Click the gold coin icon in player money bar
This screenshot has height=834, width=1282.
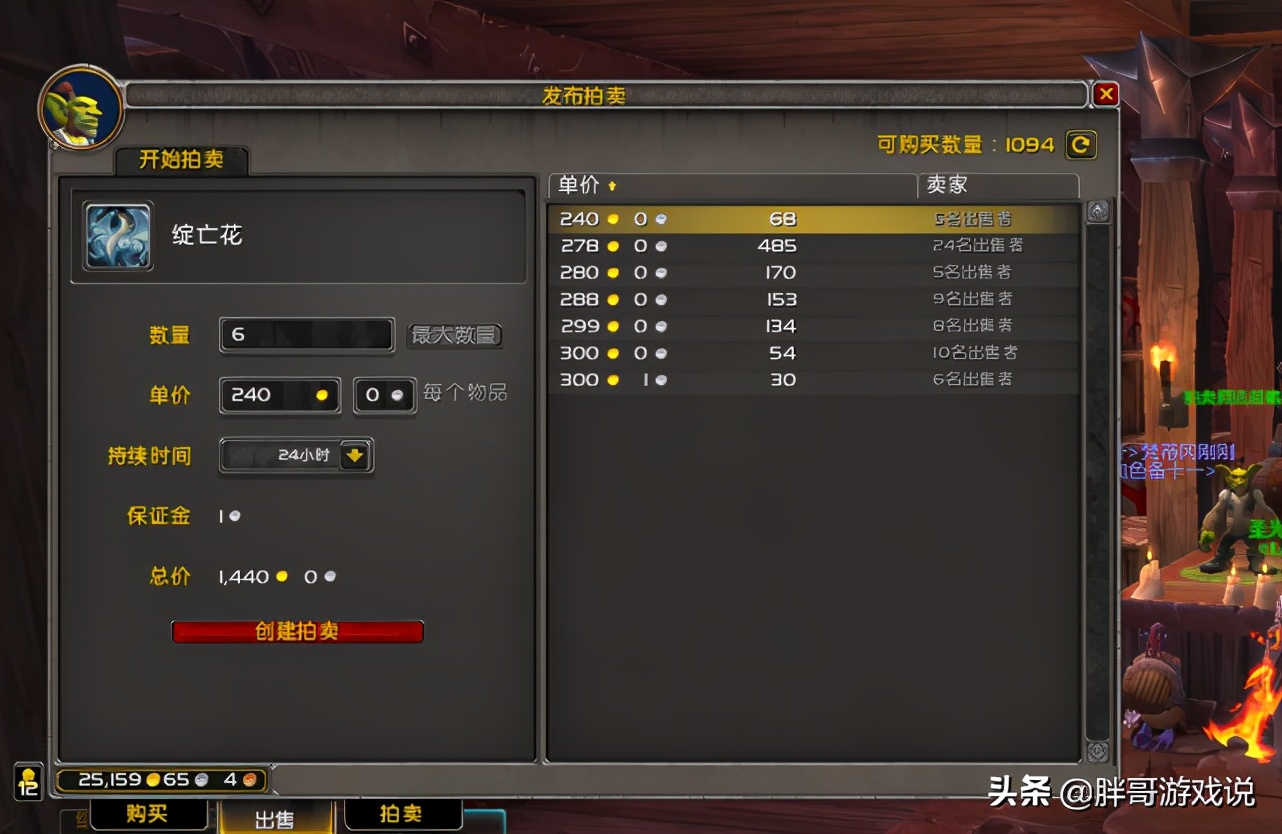coord(153,779)
